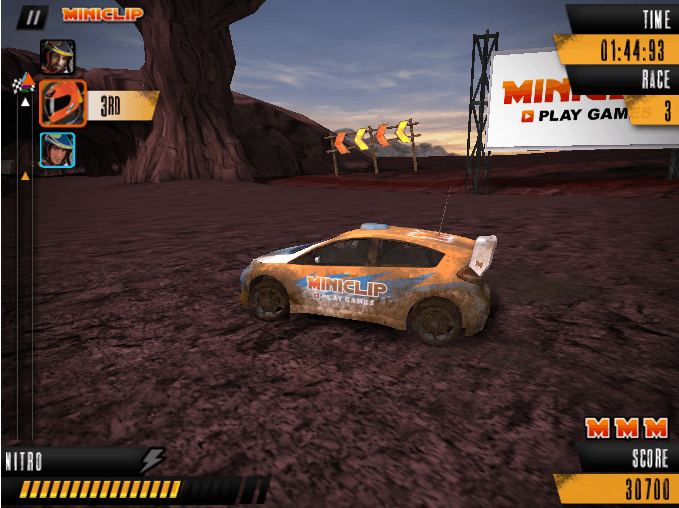
Task: Select the orange helmet racer portrait
Action: pos(62,102)
